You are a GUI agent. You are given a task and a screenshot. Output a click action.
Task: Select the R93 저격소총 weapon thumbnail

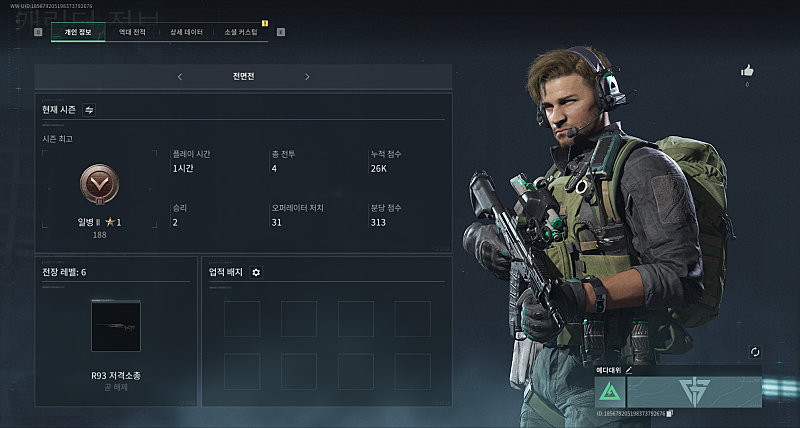[115, 326]
